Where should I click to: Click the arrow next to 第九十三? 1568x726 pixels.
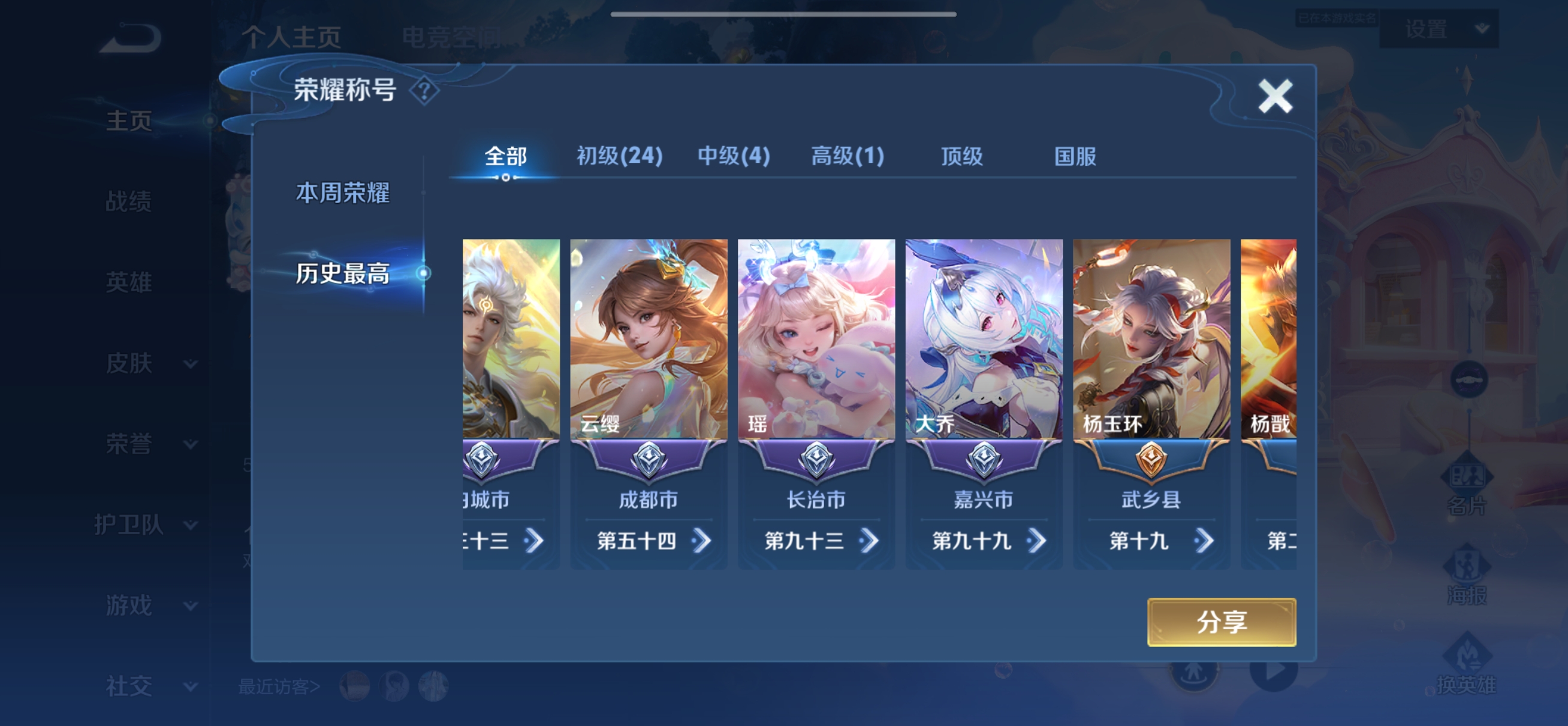tap(869, 540)
